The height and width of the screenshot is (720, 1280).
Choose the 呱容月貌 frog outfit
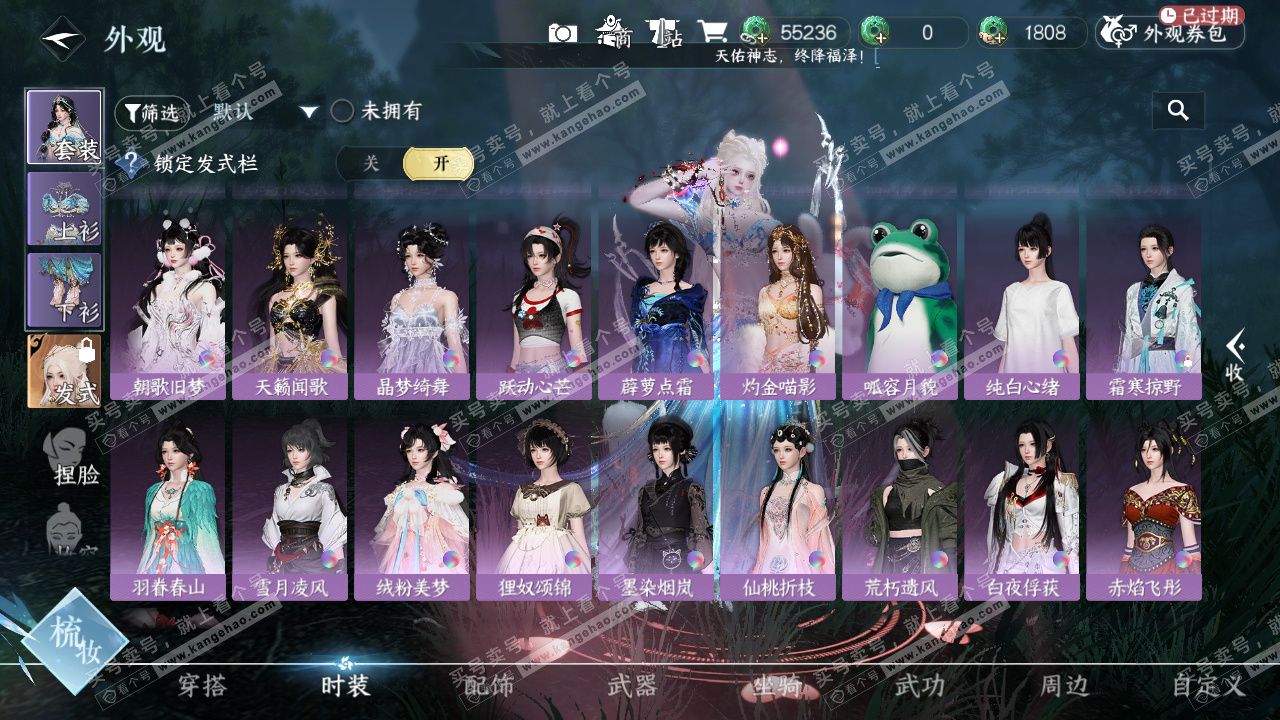tap(900, 305)
